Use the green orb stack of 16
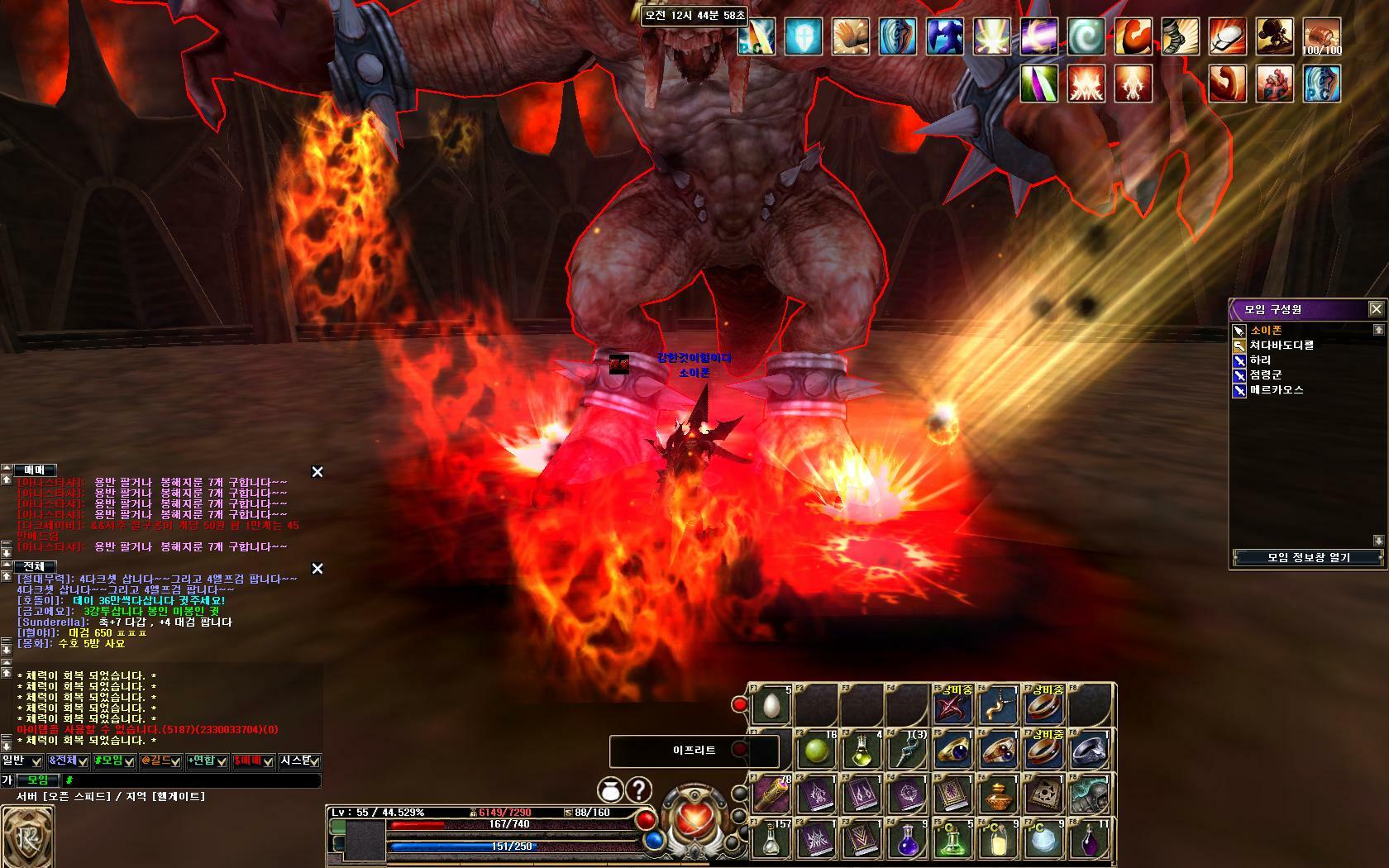 [817, 751]
